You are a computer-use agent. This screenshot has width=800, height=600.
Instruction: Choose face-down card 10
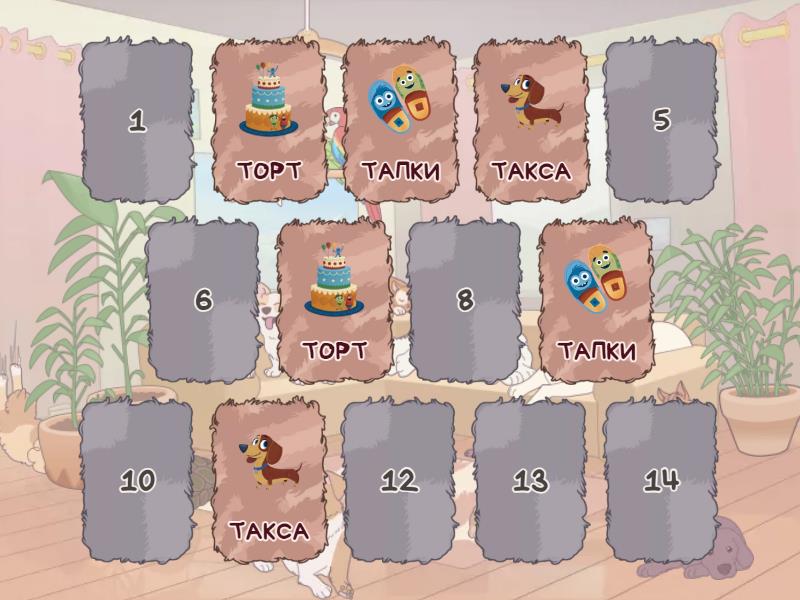(137, 480)
